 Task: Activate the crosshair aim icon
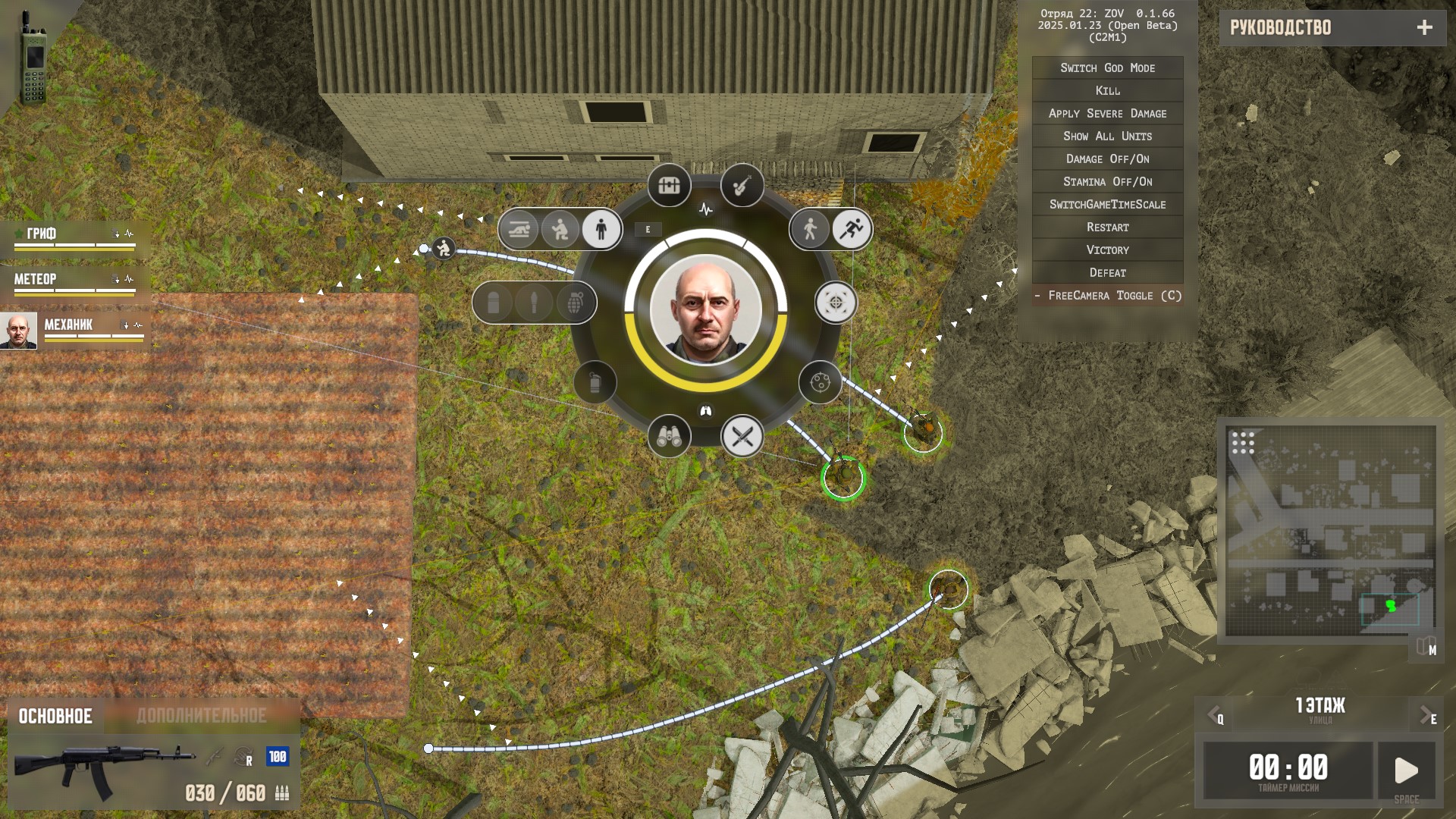[836, 303]
